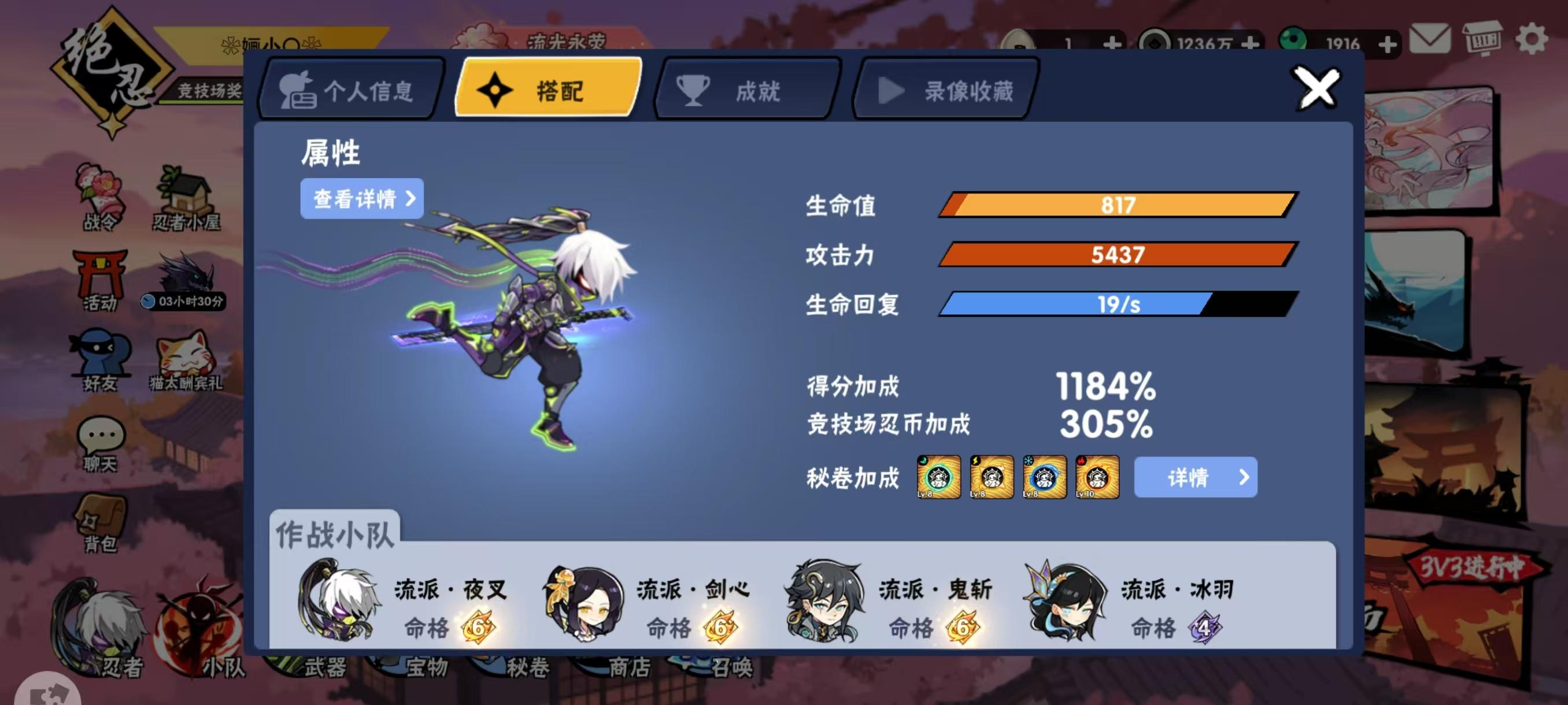Image resolution: width=1568 pixels, height=705 pixels.
Task: Open 查看详情 attribute details
Action: [360, 199]
